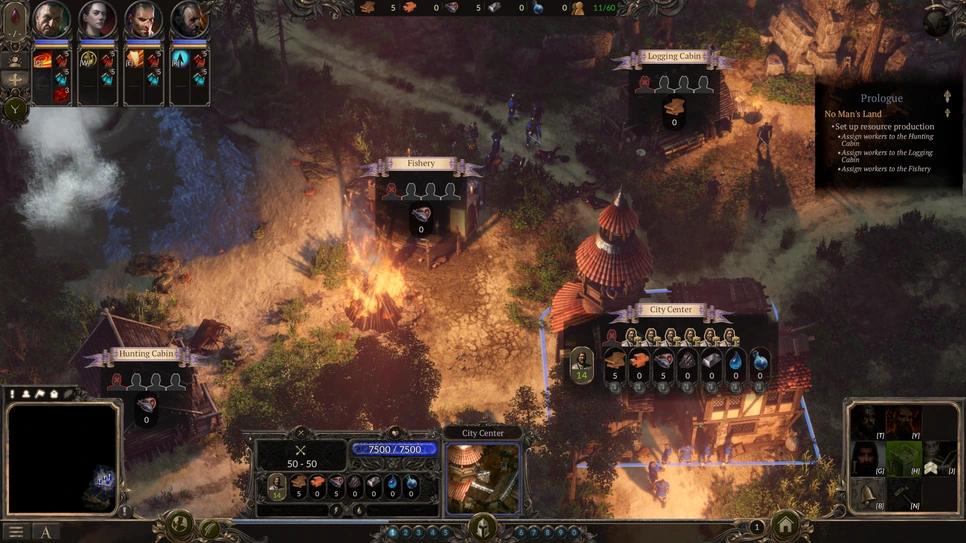Select the female hero portrait
The image size is (966, 543).
click(x=97, y=20)
